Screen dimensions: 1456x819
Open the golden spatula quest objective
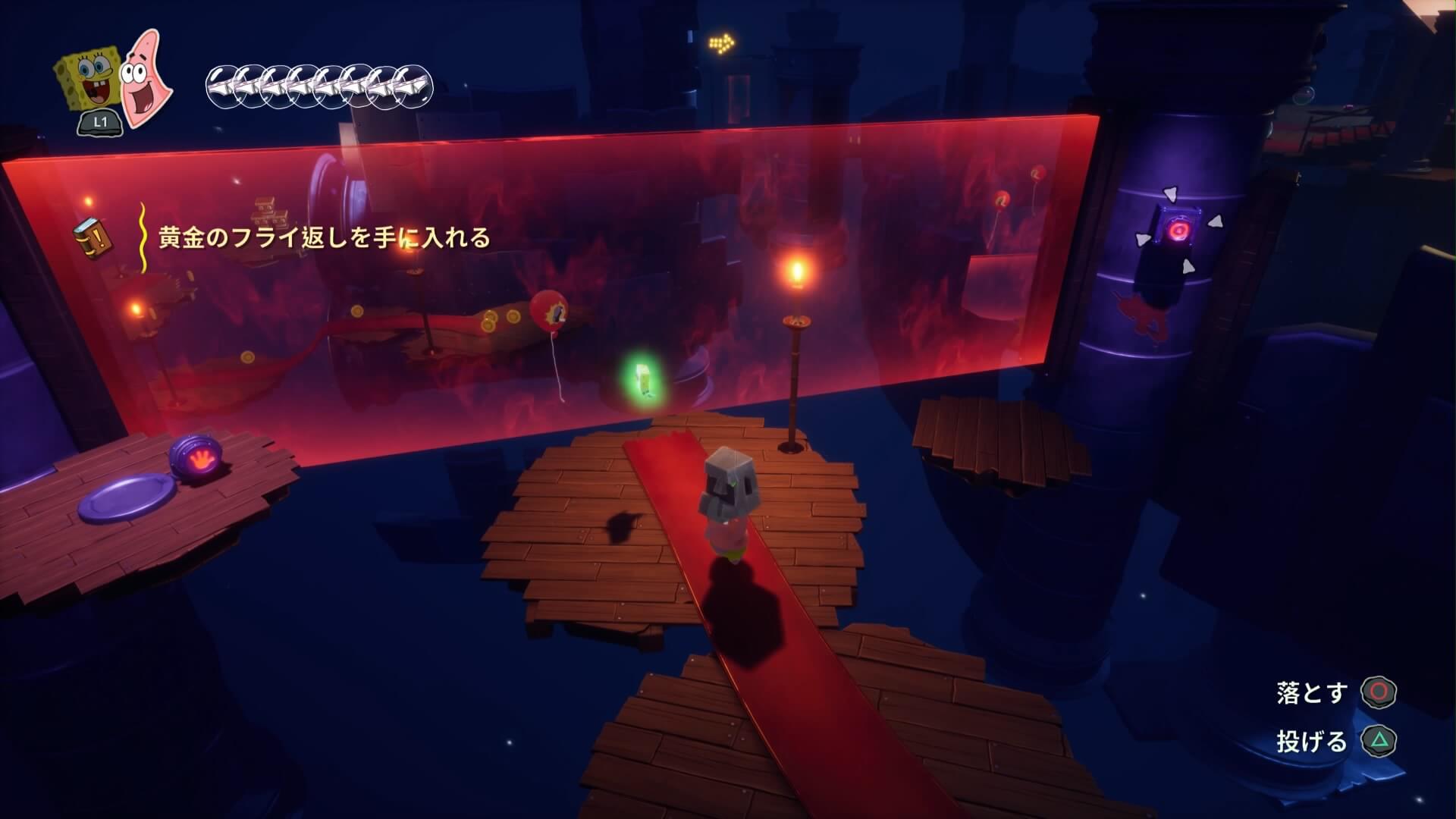tap(324, 238)
